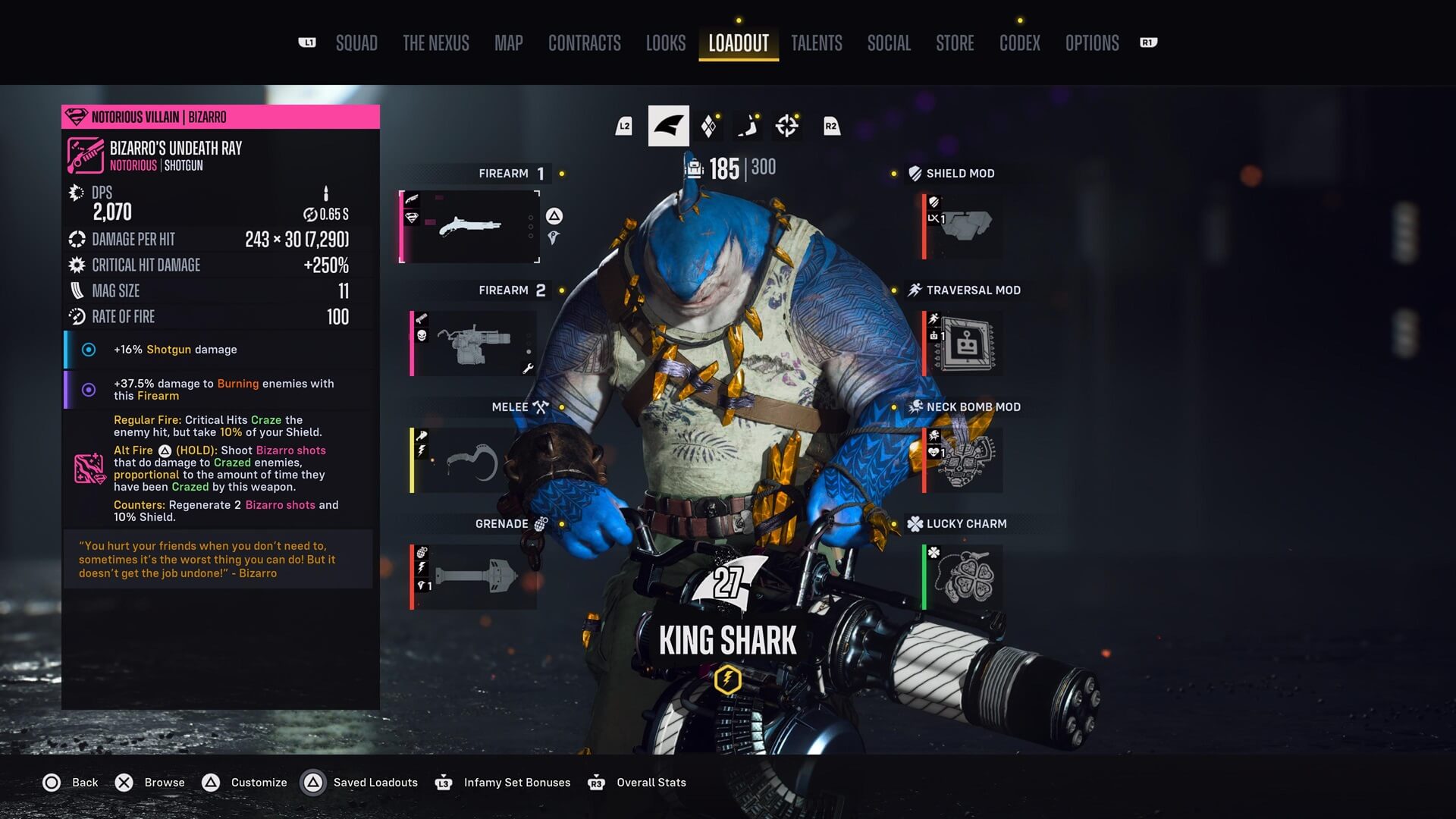Image resolution: width=1456 pixels, height=819 pixels.
Task: Visit the Store tab
Action: coord(955,43)
